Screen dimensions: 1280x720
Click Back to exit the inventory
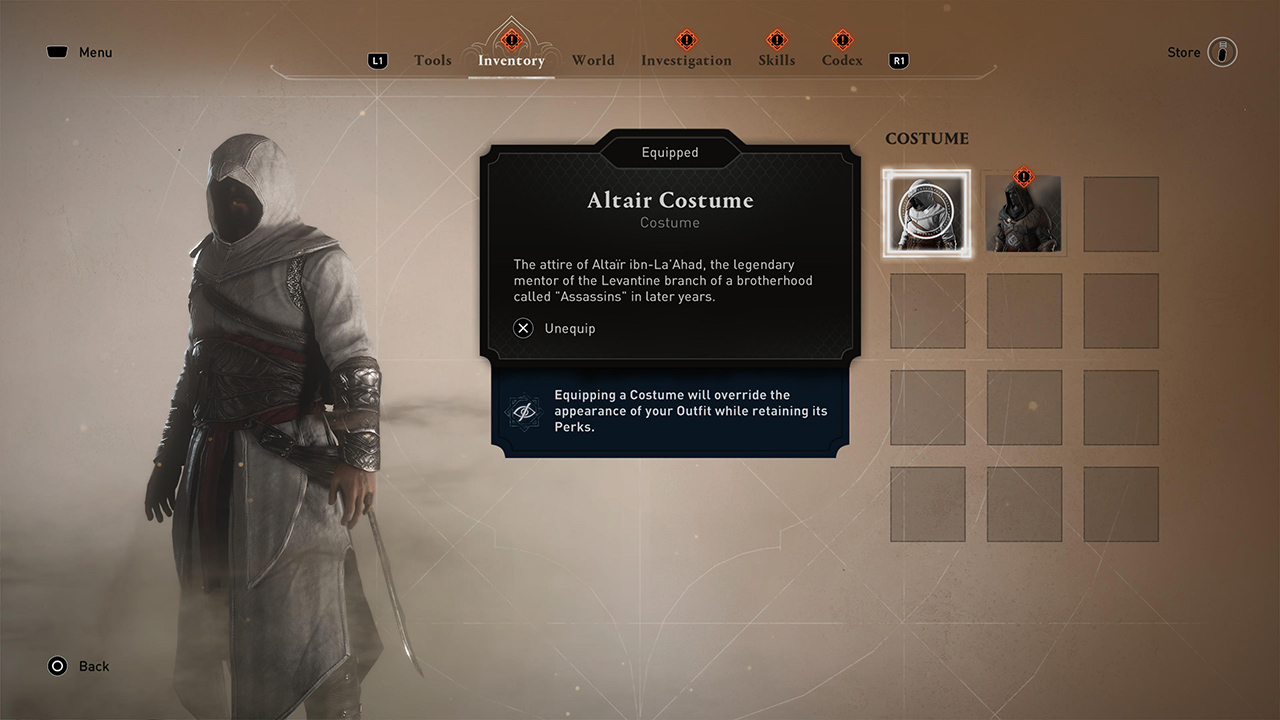93,666
